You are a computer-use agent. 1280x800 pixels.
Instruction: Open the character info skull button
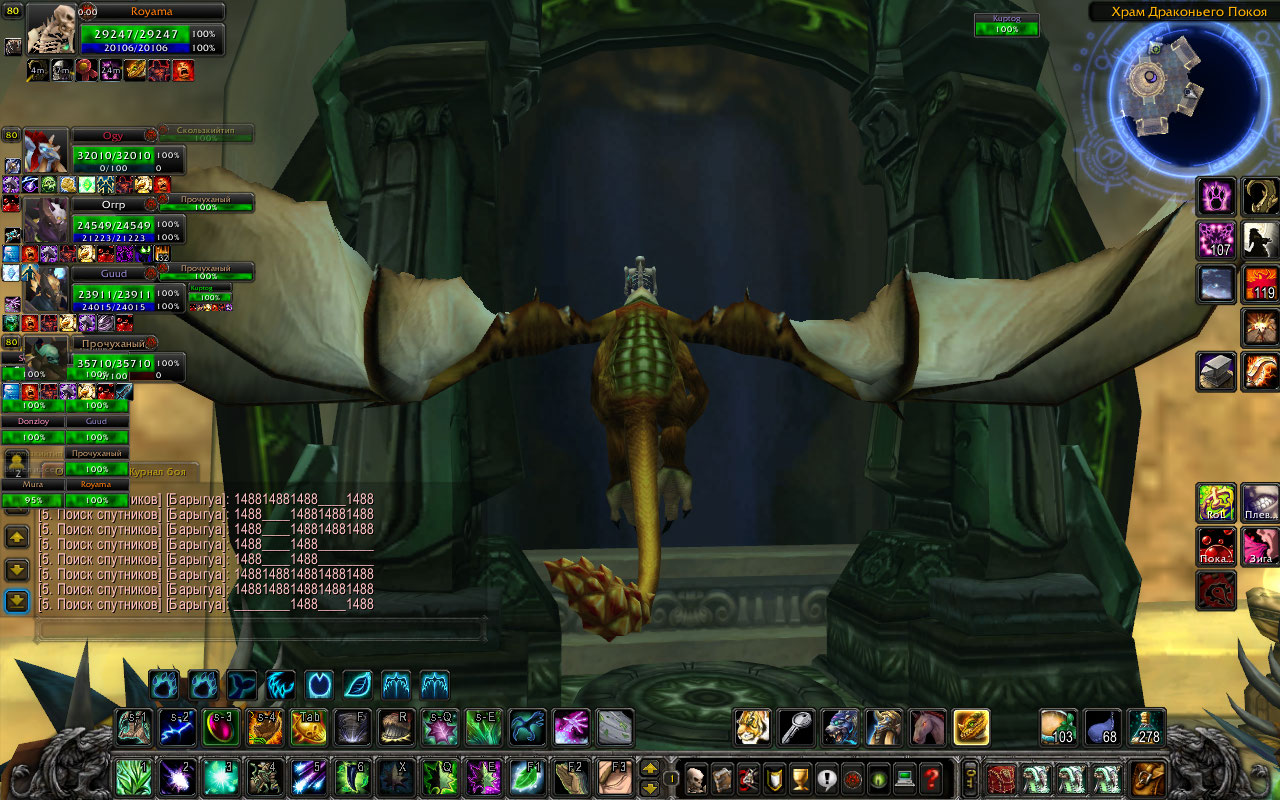696,778
